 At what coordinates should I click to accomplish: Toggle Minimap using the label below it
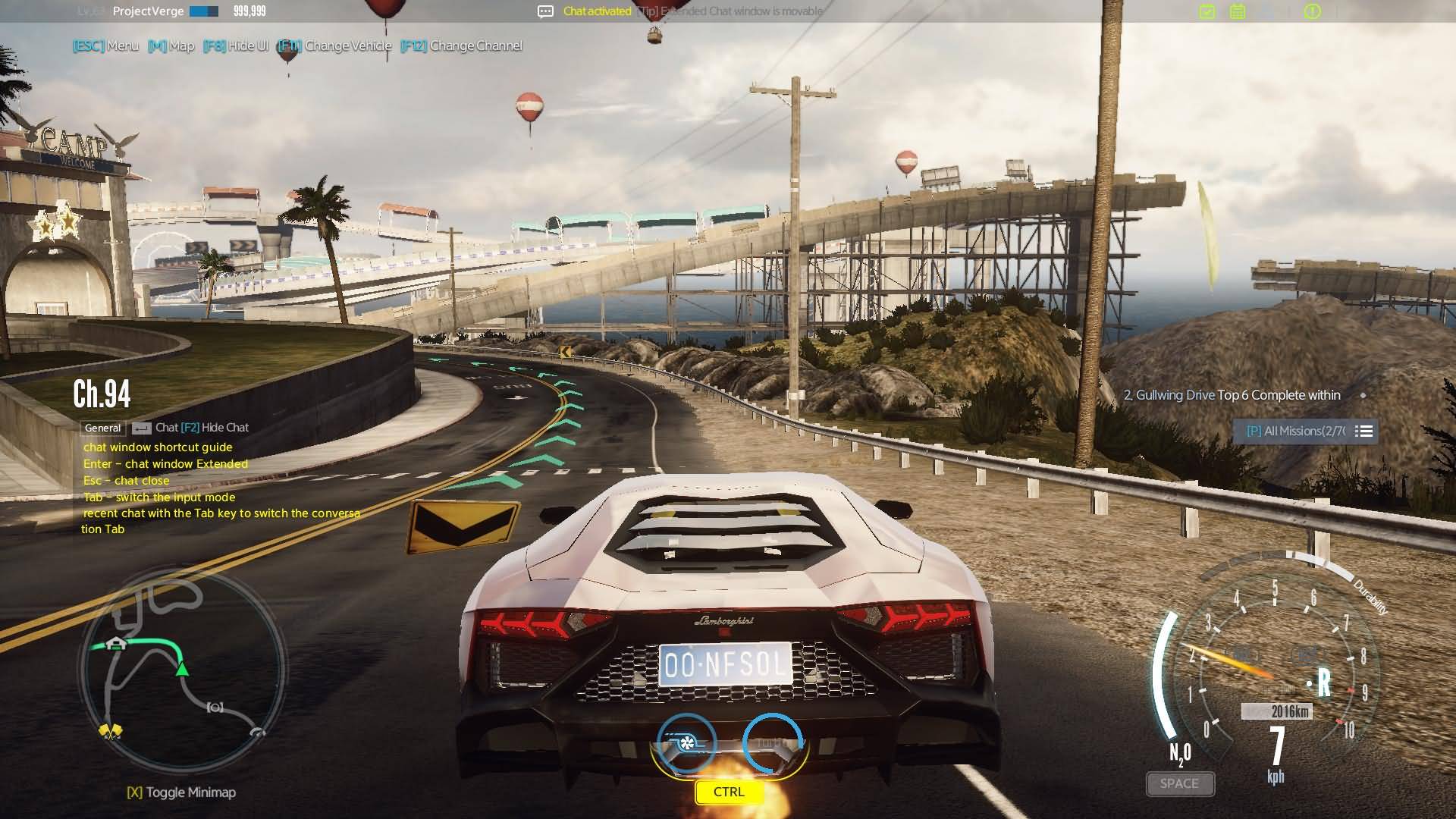click(182, 792)
